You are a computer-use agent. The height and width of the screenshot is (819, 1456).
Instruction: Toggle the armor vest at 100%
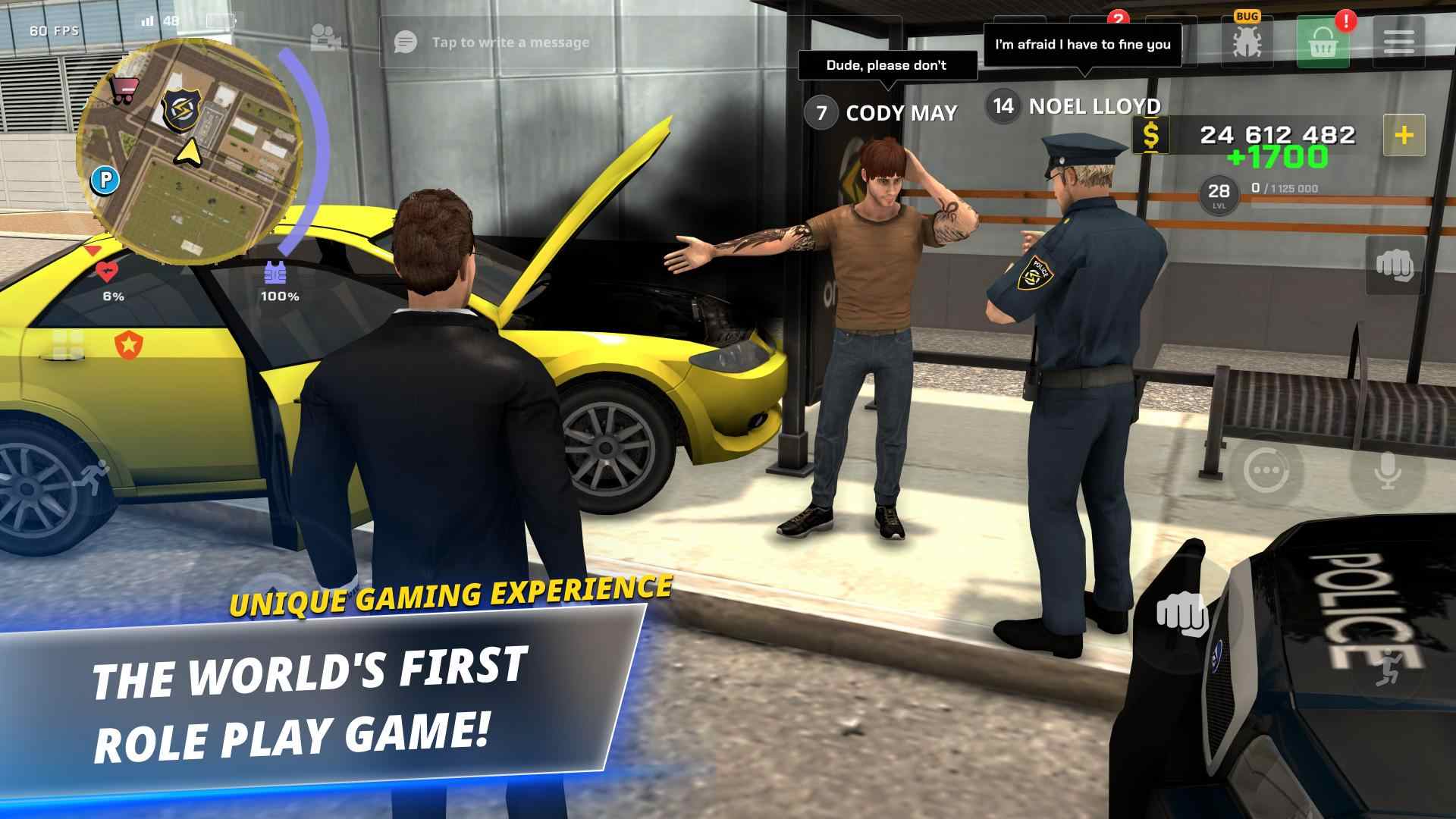pos(275,271)
